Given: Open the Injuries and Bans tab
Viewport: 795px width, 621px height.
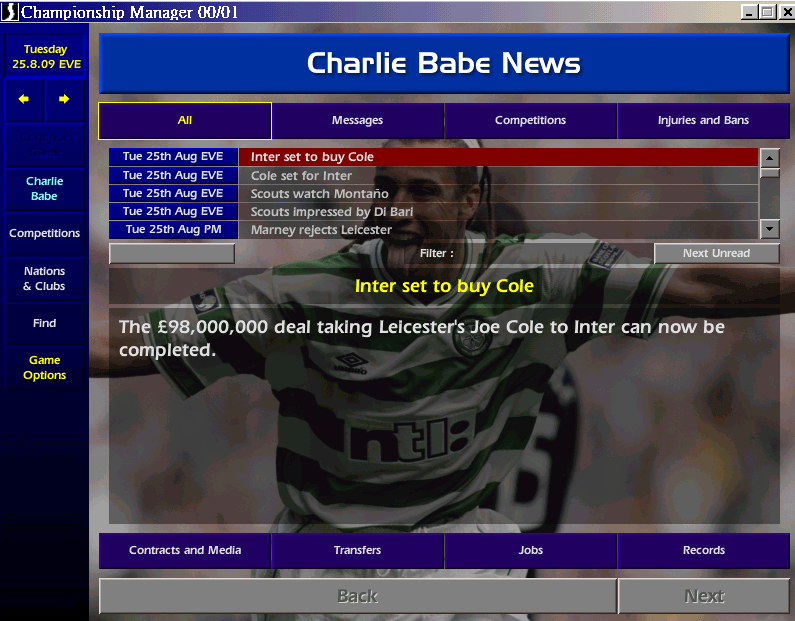Looking at the screenshot, I should [x=703, y=121].
